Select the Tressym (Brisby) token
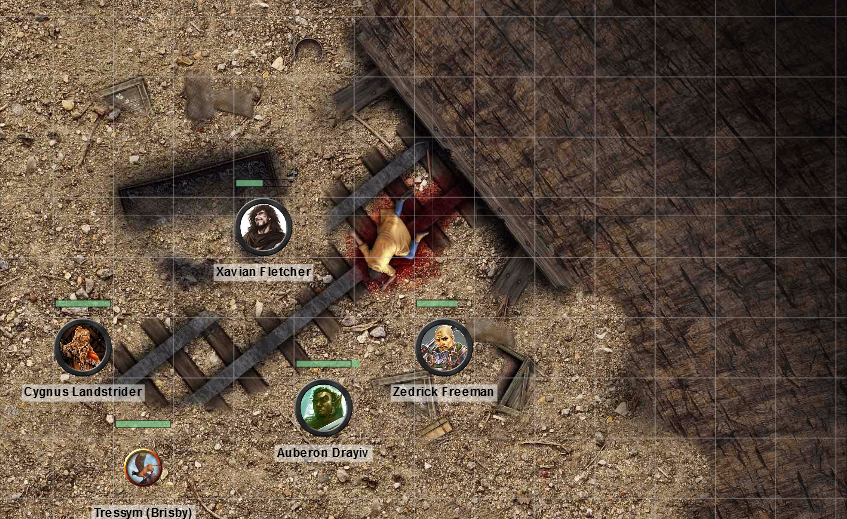847x519 pixels. click(143, 467)
